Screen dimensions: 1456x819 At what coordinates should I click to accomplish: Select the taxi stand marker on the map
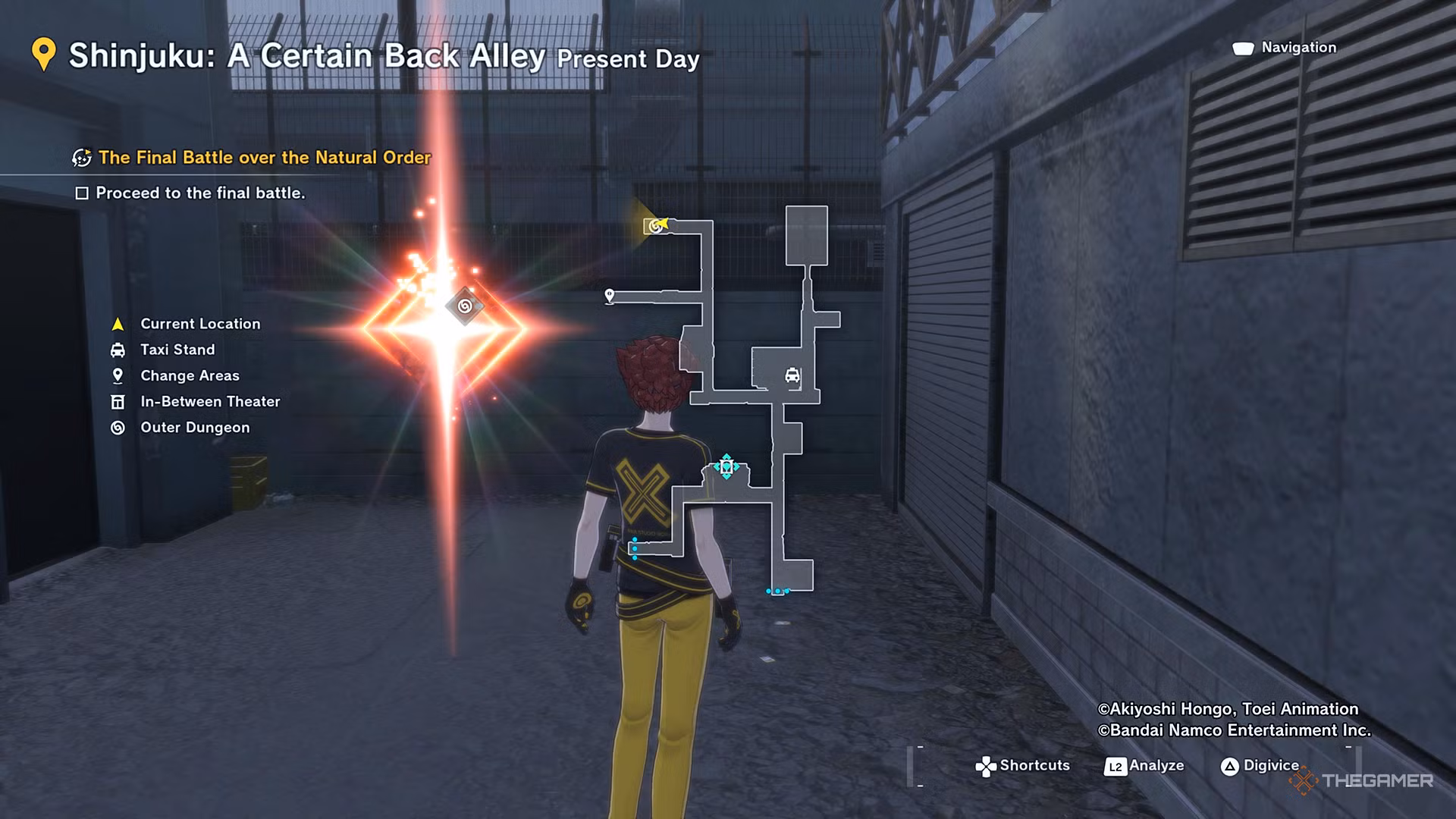pos(792,375)
